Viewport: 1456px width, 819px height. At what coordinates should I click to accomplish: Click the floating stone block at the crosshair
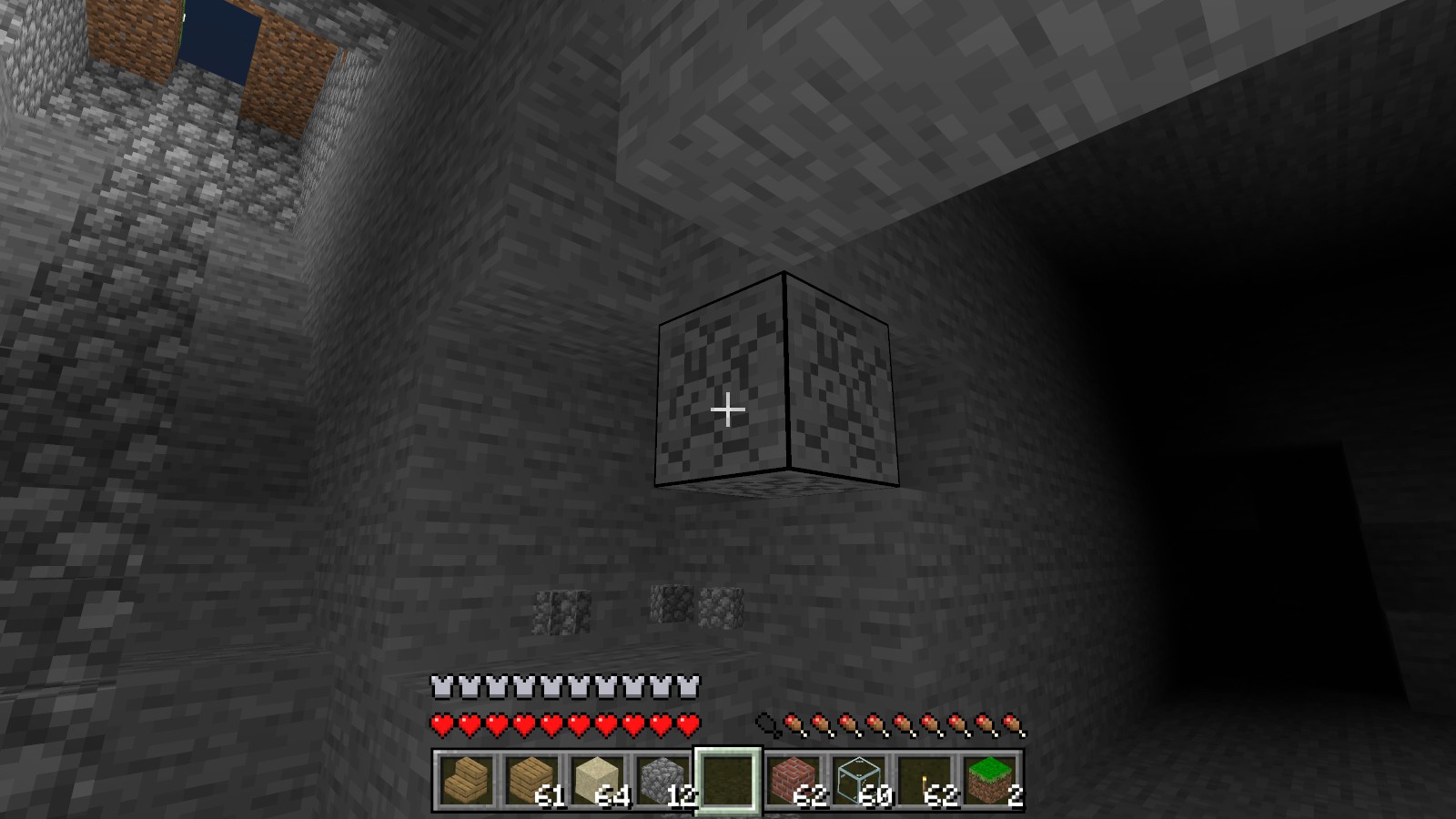point(778,382)
